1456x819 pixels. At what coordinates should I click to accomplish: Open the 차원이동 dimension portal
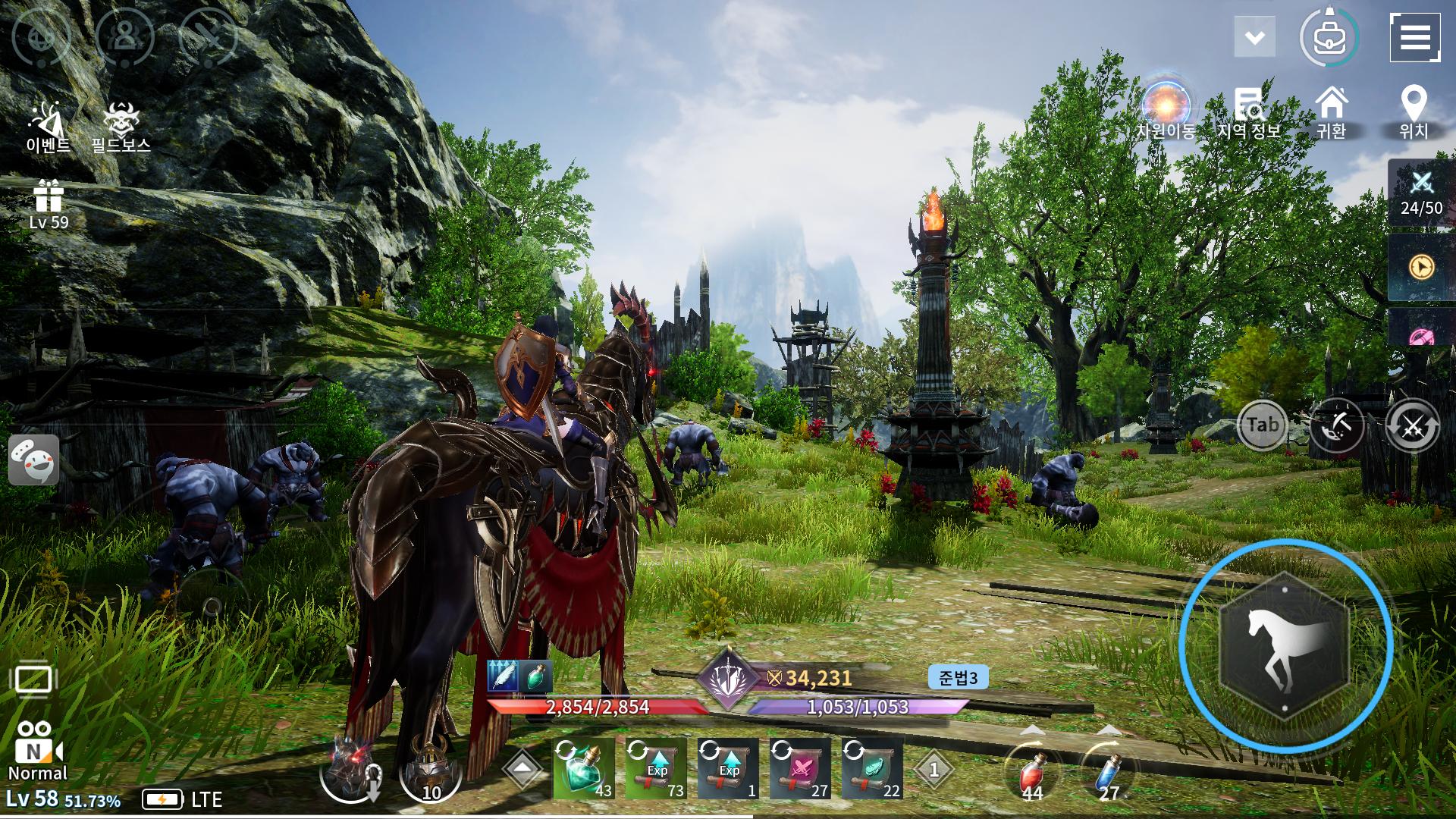[x=1166, y=110]
